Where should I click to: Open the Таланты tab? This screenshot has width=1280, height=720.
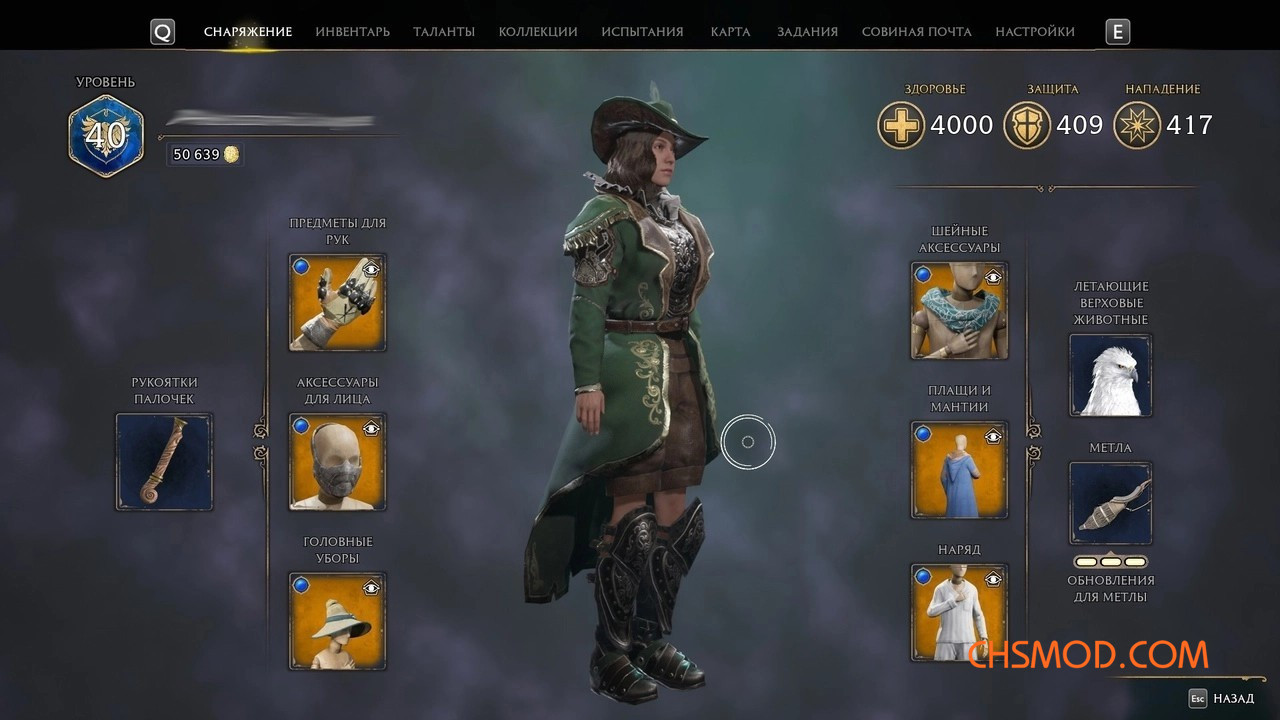tap(444, 32)
